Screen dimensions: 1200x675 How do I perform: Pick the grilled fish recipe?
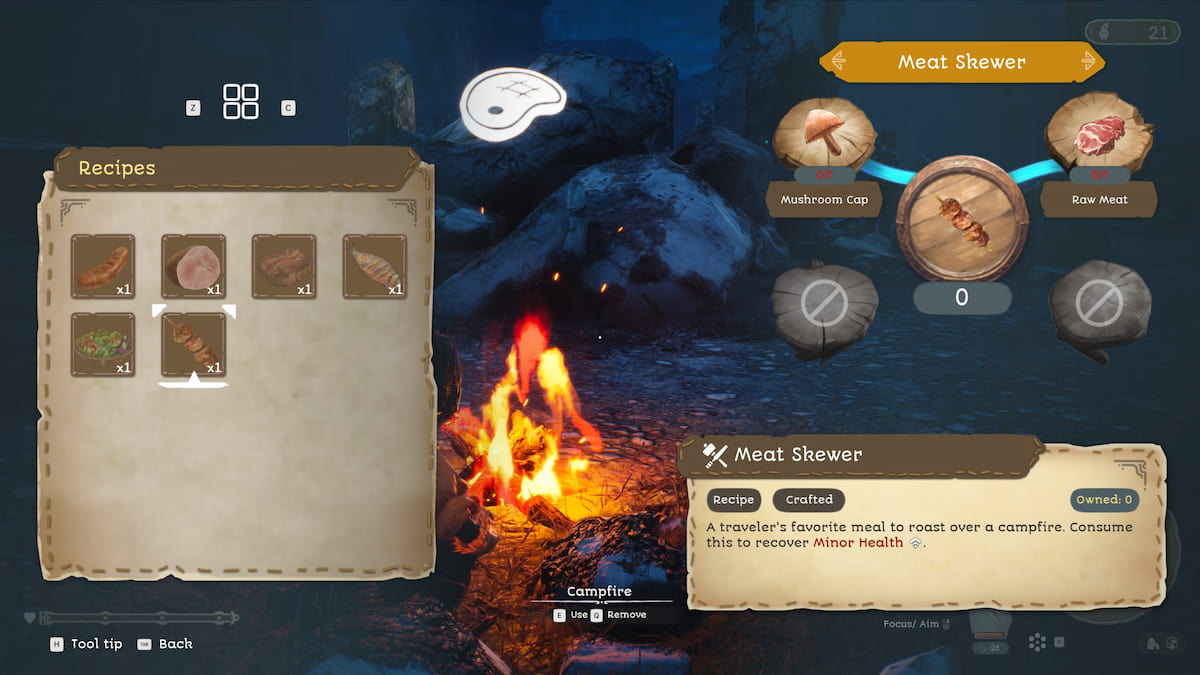click(x=375, y=266)
